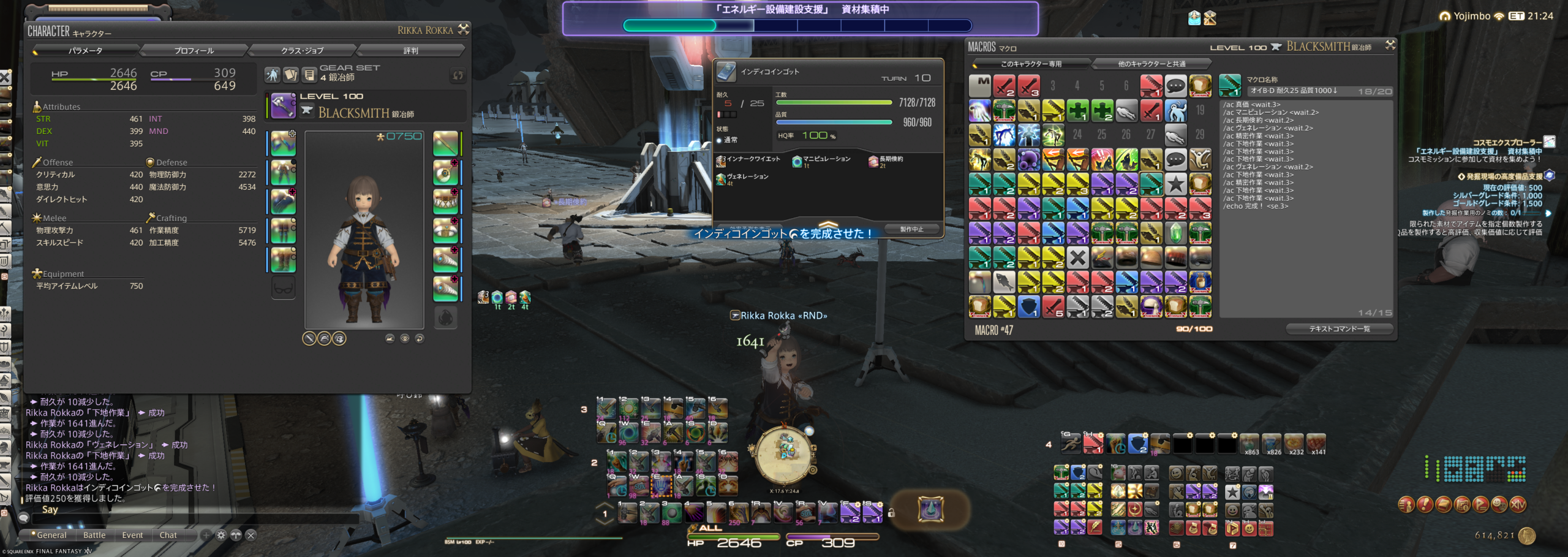Open the テキストコマンド一覧 list

pos(1339,329)
